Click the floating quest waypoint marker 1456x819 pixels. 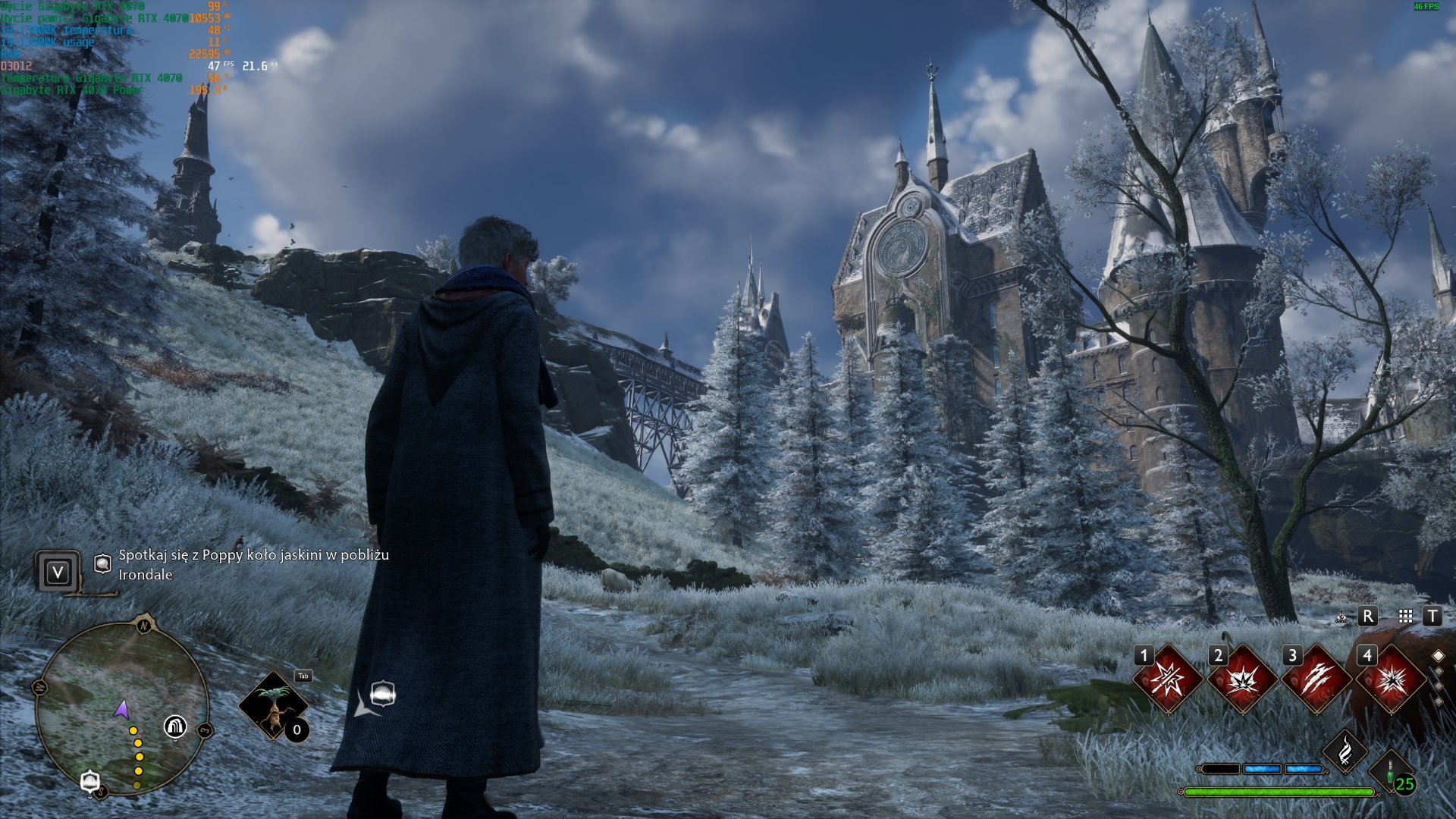383,694
